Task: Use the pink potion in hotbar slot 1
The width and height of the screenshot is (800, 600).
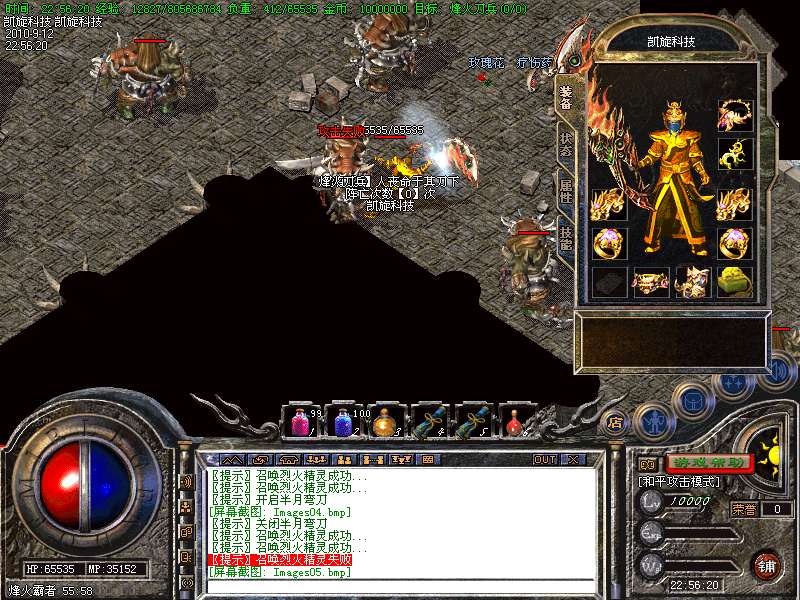Action: pyautogui.click(x=301, y=422)
